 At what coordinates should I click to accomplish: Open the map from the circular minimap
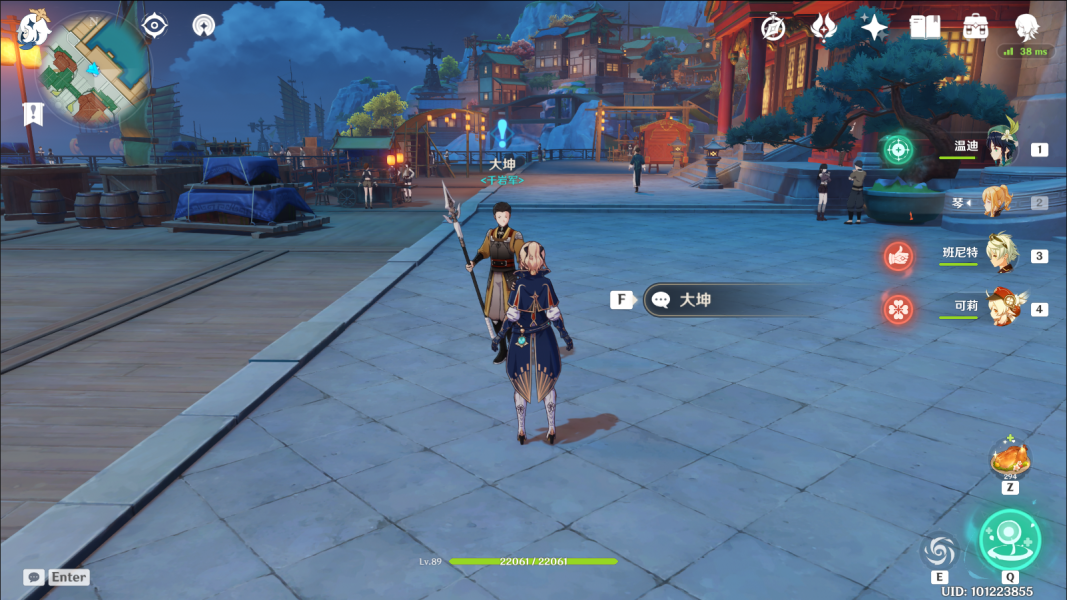(94, 69)
